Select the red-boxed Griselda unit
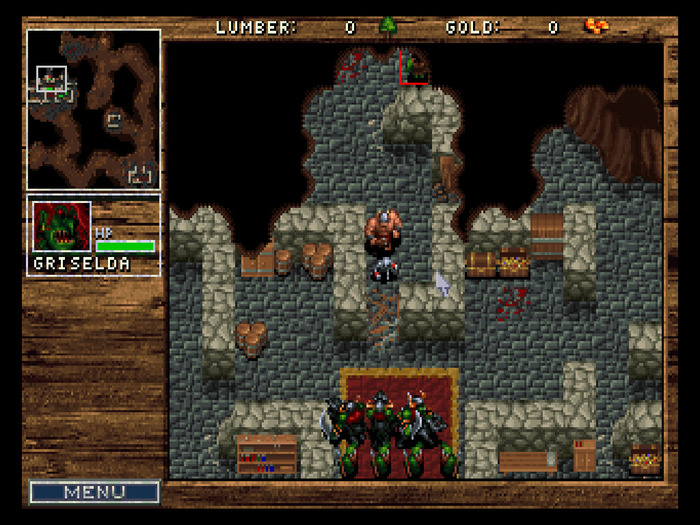The height and width of the screenshot is (525, 700). click(415, 68)
